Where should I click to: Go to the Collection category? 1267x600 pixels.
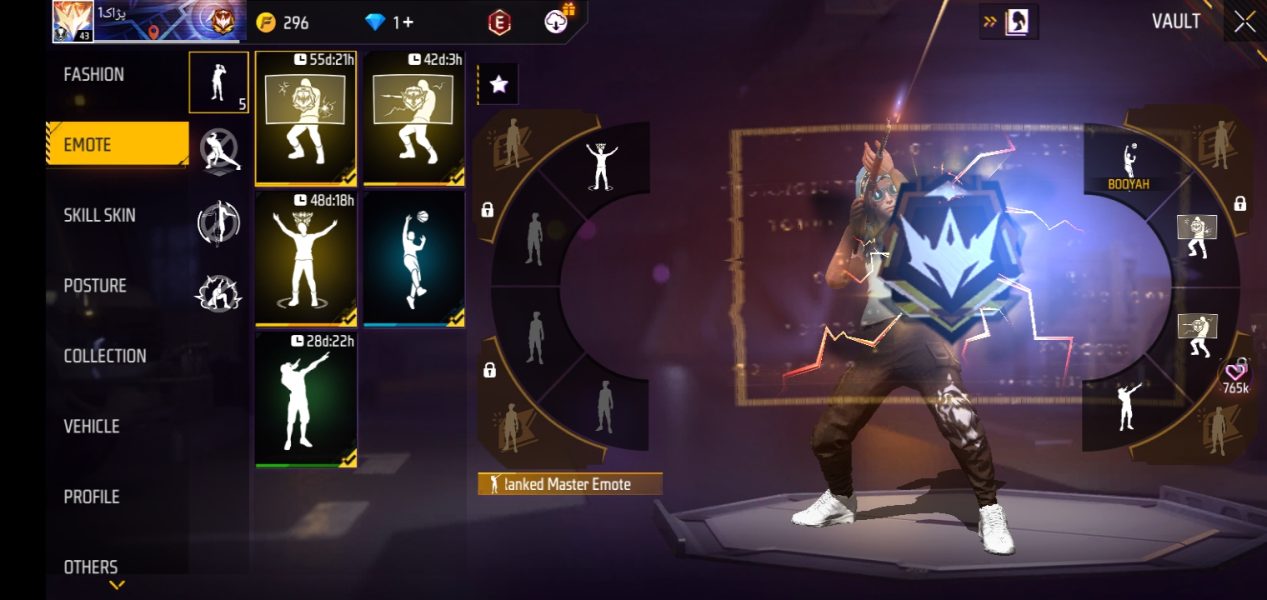[x=105, y=356]
